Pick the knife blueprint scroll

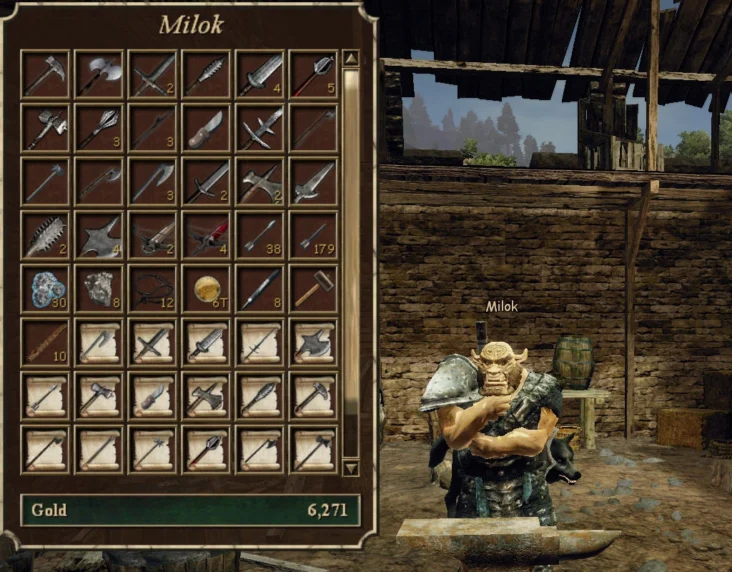(x=153, y=397)
